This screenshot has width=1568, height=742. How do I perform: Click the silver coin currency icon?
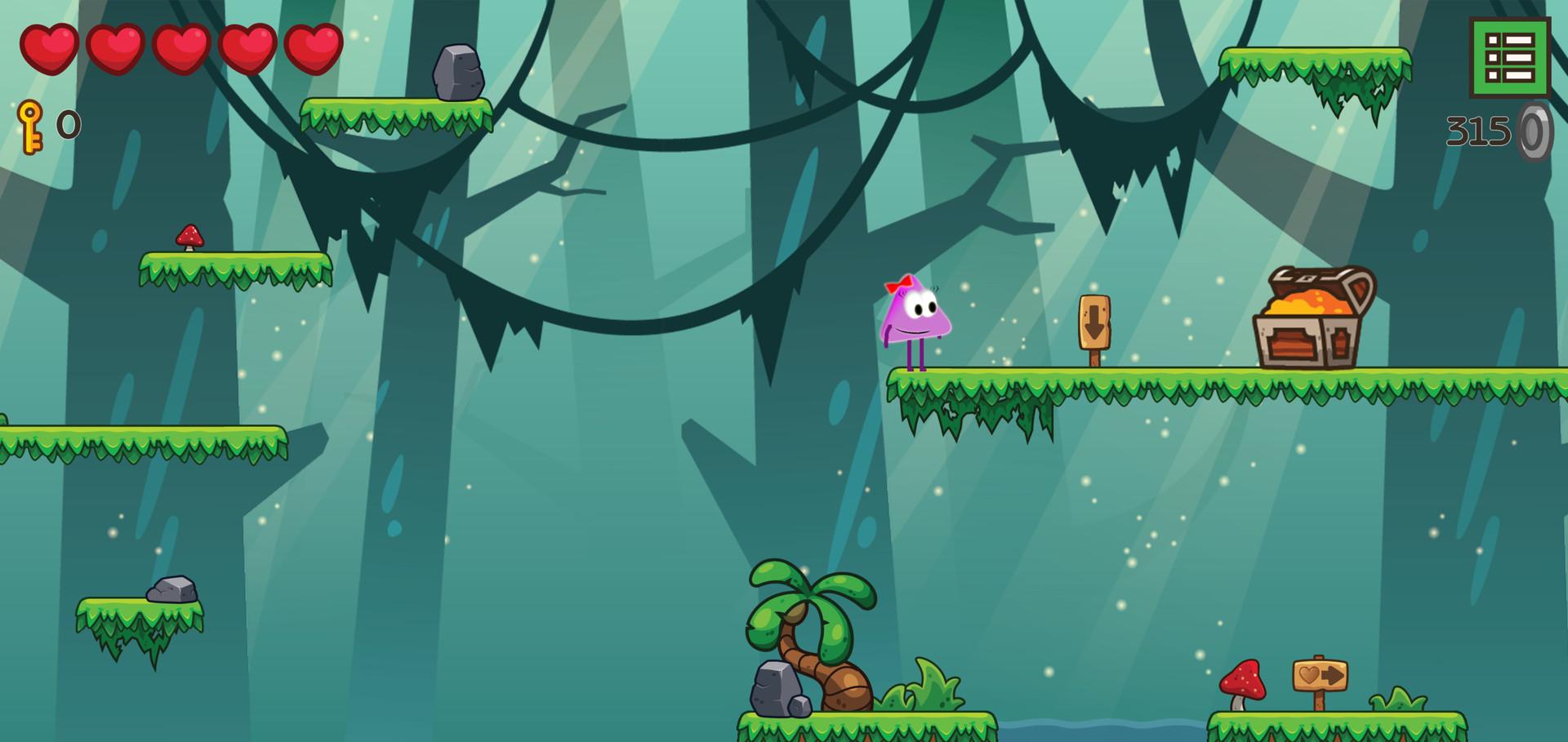[x=1534, y=129]
